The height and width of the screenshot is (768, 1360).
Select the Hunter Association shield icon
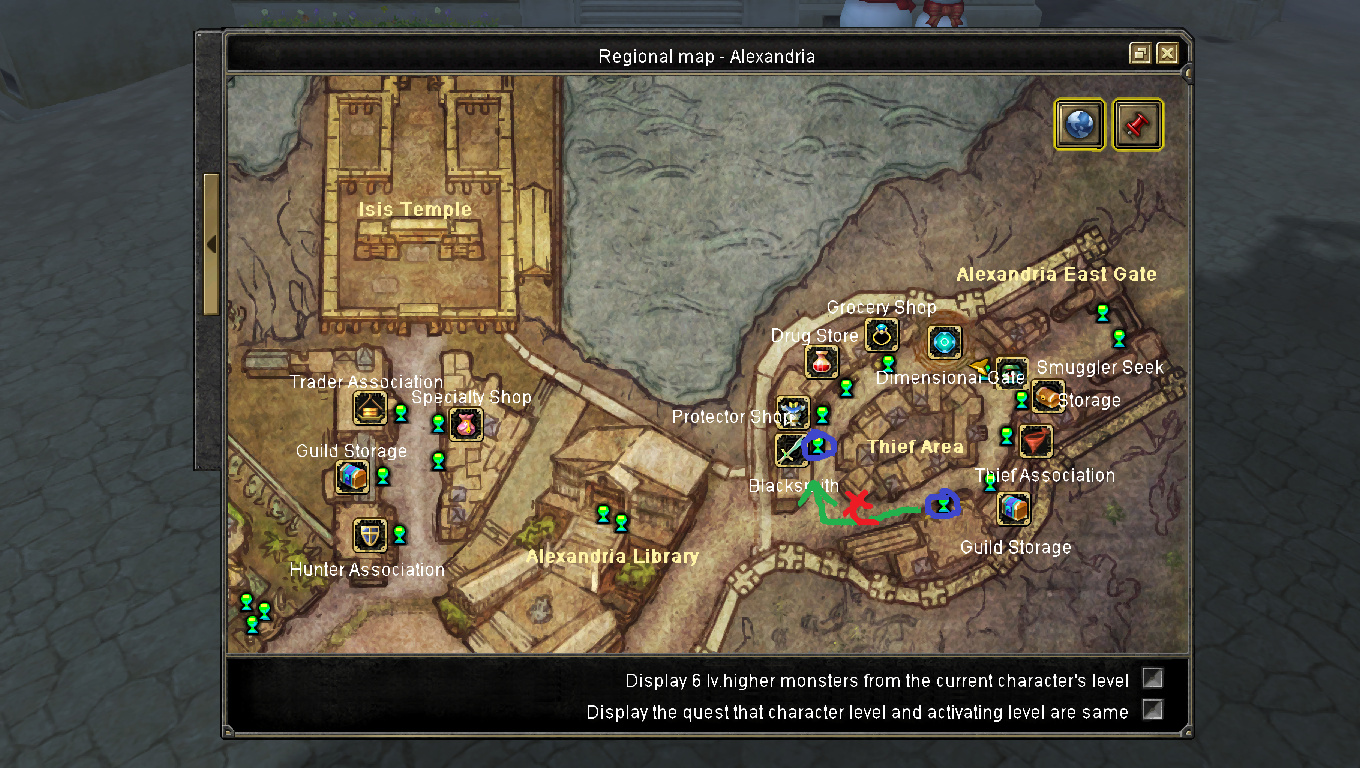pyautogui.click(x=370, y=535)
